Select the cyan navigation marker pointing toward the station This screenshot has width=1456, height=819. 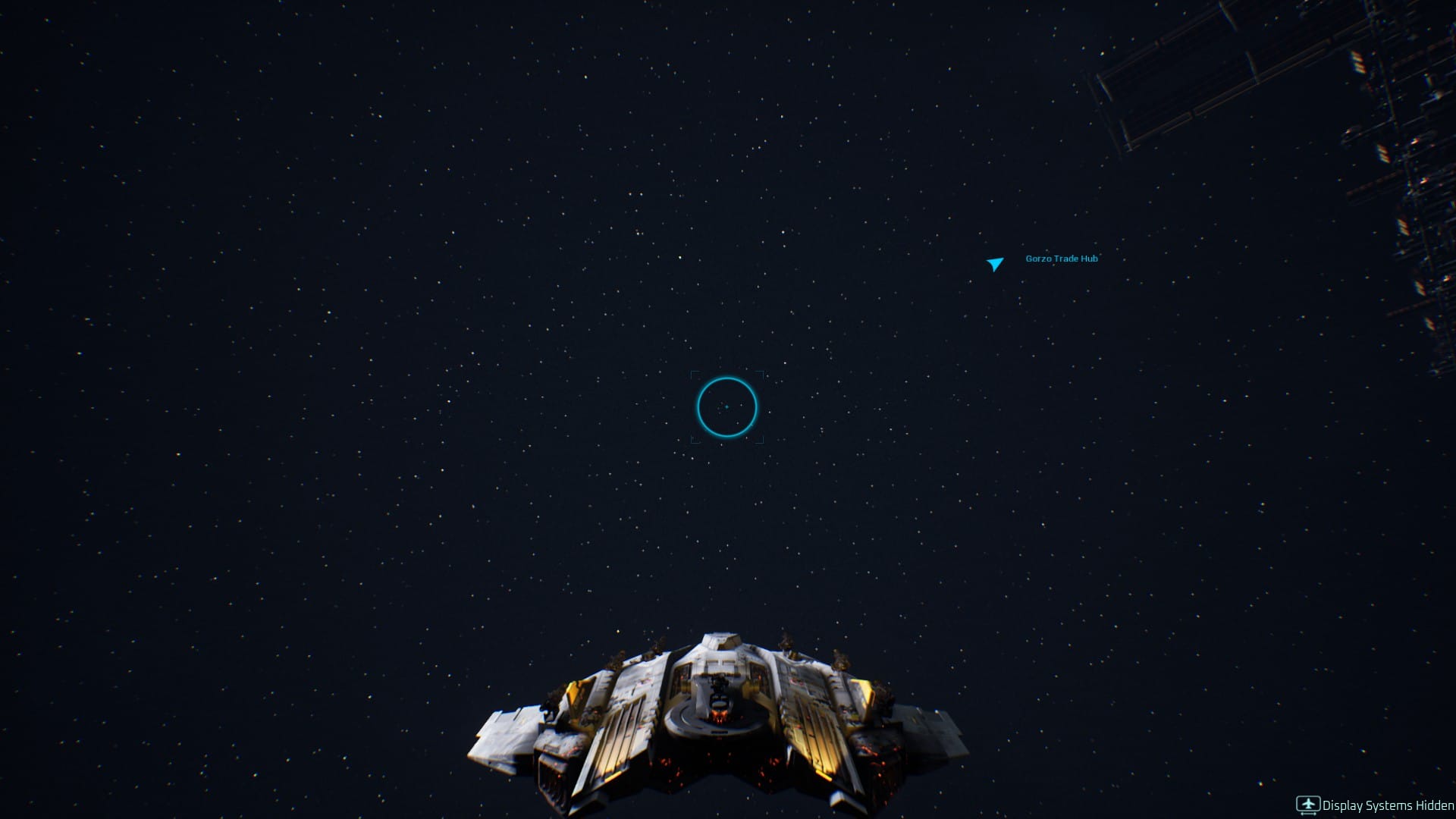[994, 264]
